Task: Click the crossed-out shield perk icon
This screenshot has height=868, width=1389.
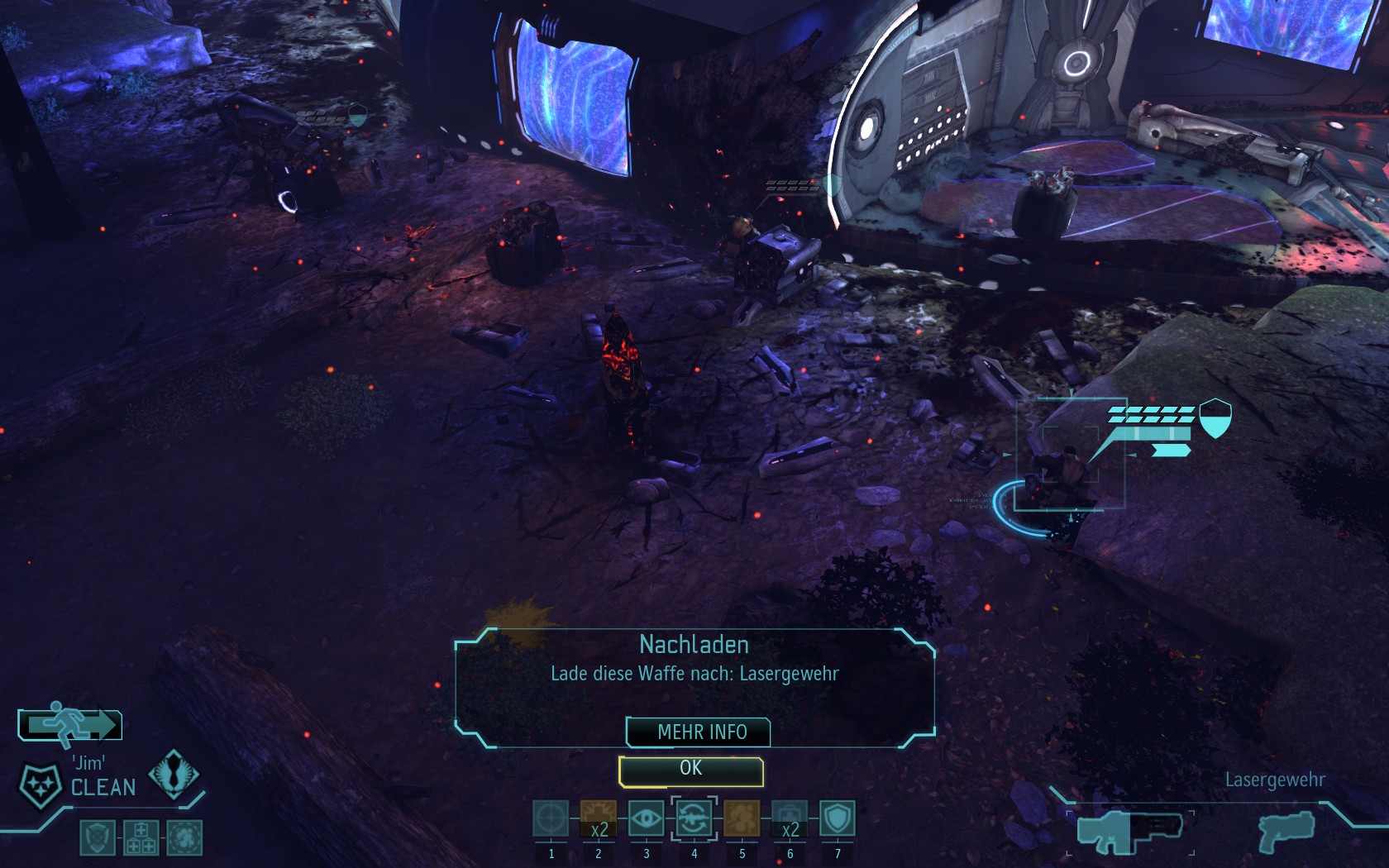Action: click(98, 837)
